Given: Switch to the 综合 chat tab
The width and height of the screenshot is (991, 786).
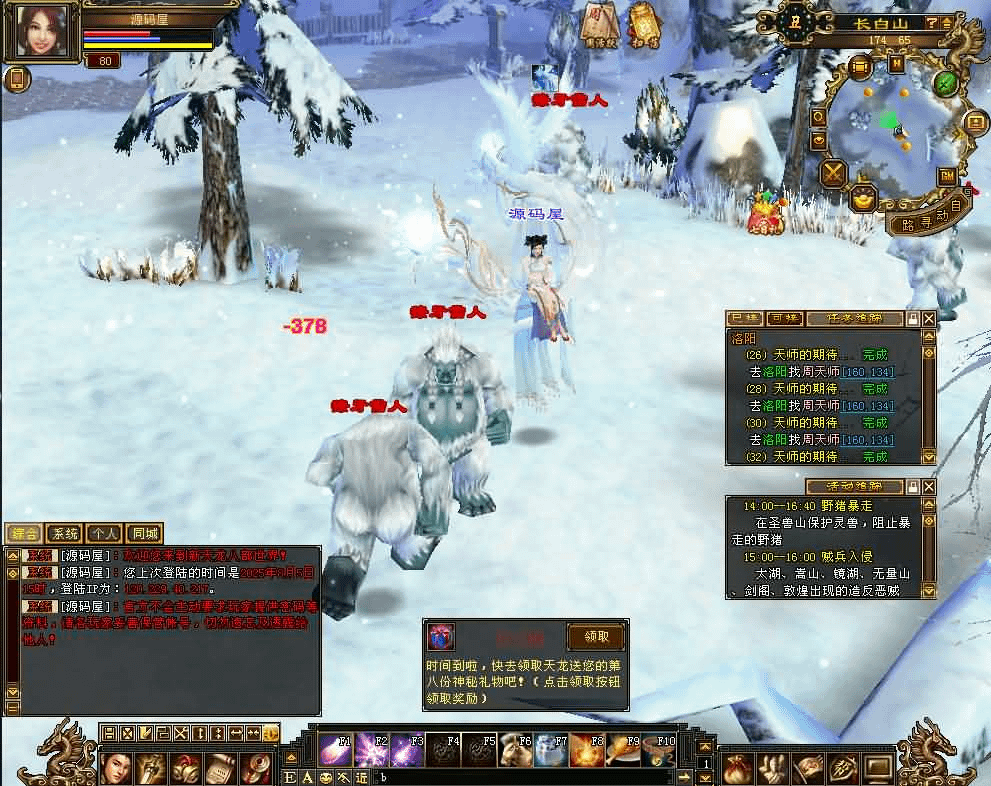Looking at the screenshot, I should [24, 534].
